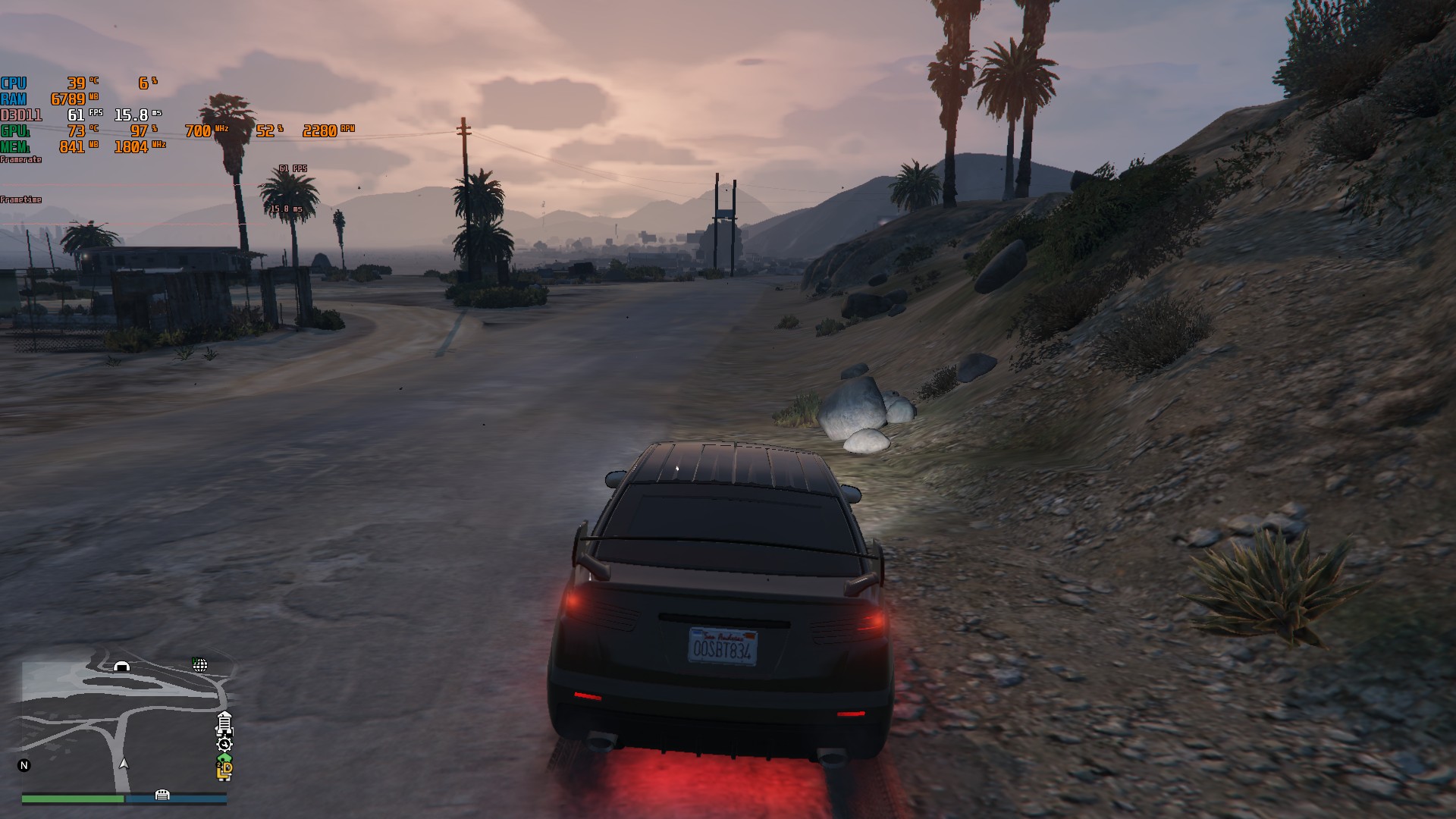Image resolution: width=1456 pixels, height=819 pixels.
Task: Select the green safehouse icon on the minimap
Action: point(224,759)
